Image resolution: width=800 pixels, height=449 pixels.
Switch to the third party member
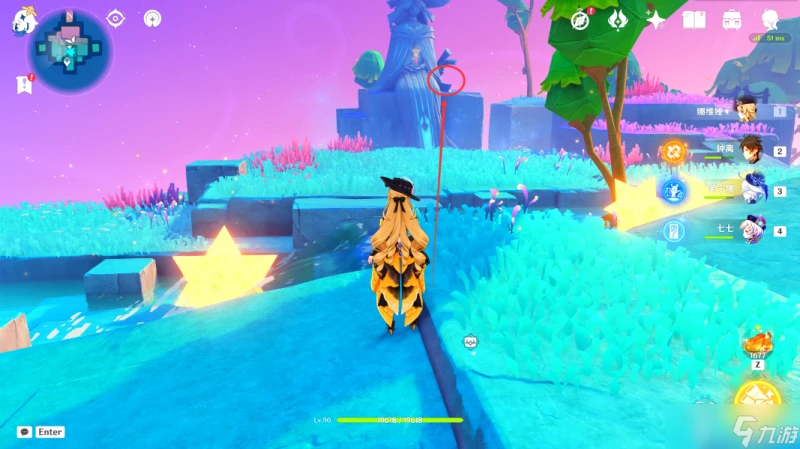coord(745,190)
